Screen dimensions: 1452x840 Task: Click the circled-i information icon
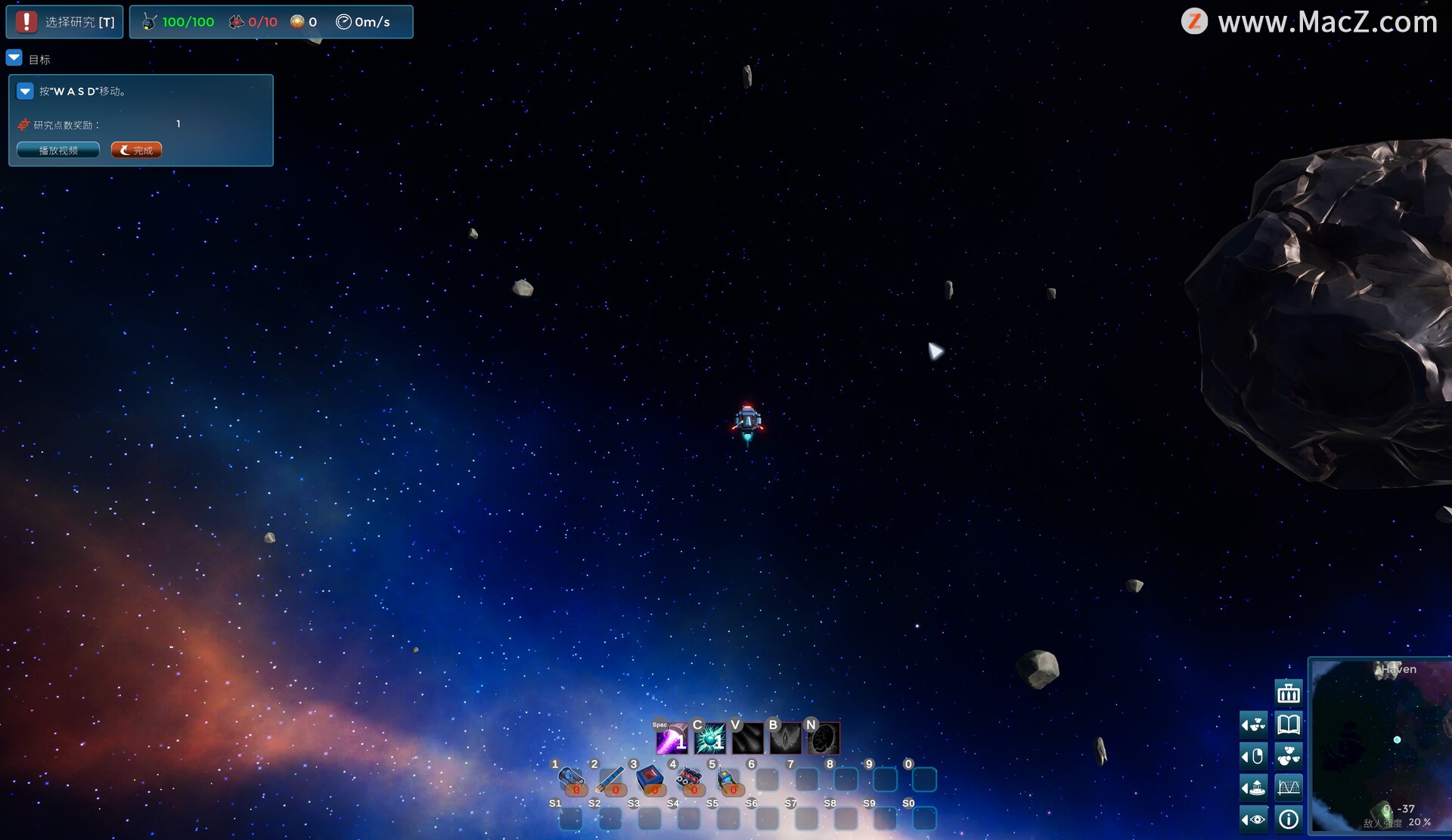[1289, 819]
